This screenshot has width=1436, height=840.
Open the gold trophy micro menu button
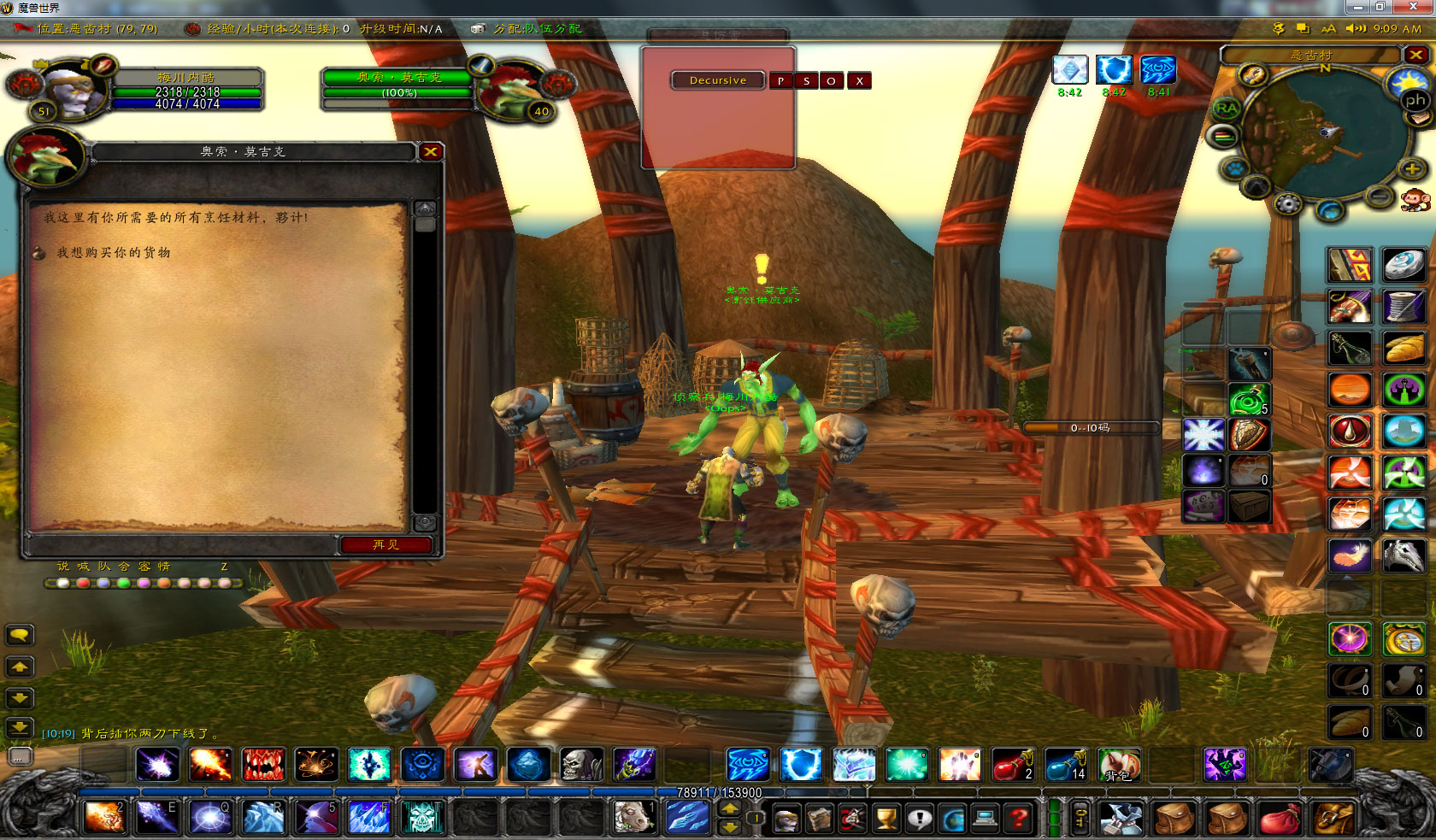click(x=886, y=819)
